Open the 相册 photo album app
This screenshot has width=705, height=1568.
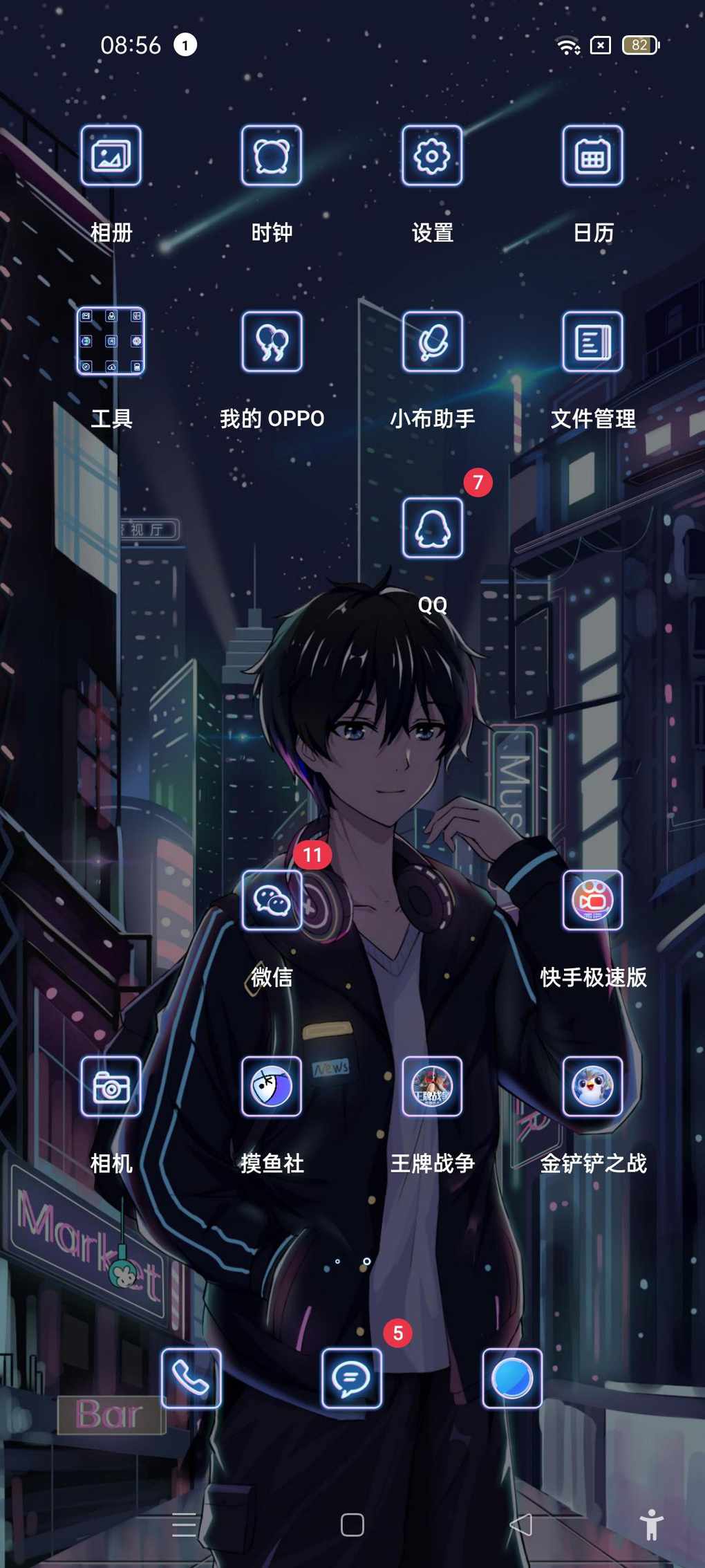(111, 156)
